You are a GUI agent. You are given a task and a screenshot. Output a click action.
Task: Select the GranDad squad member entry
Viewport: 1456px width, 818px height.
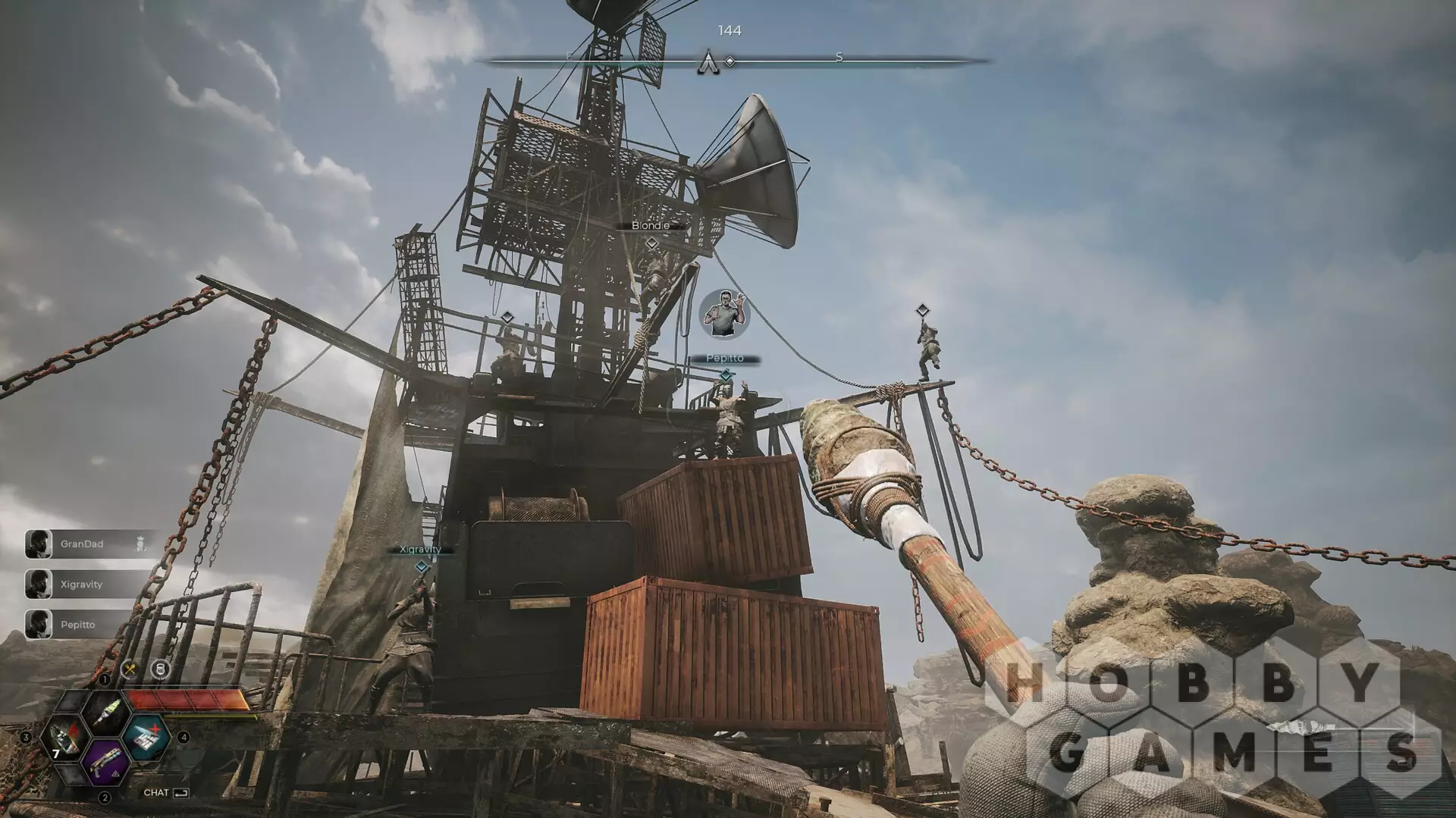point(83,544)
